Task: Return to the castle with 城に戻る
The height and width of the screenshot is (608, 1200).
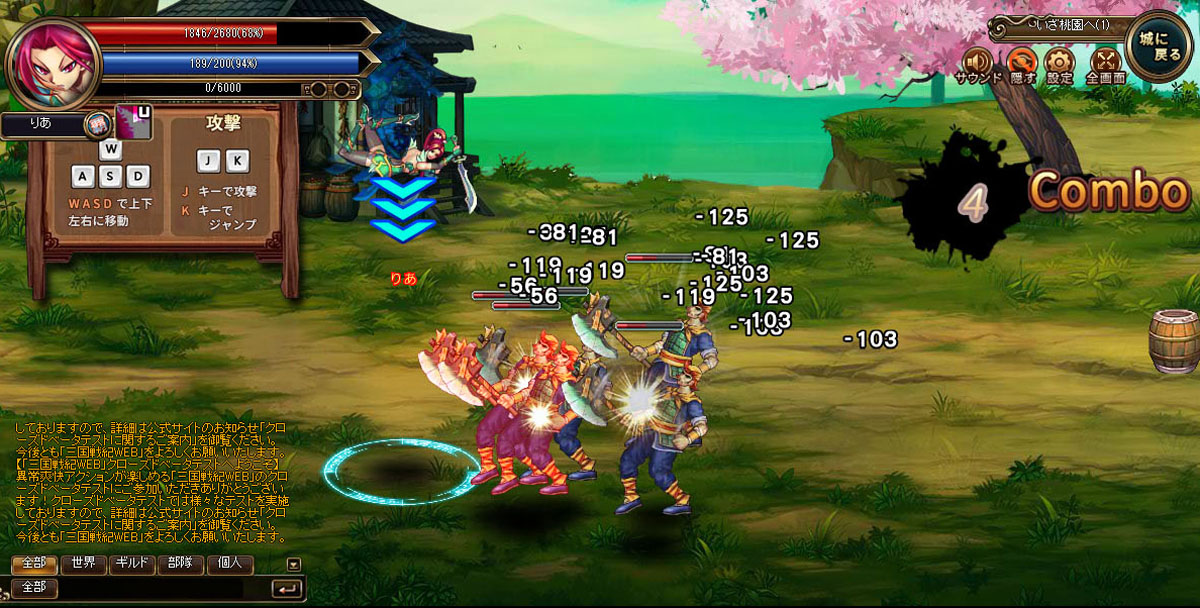Action: point(1159,45)
